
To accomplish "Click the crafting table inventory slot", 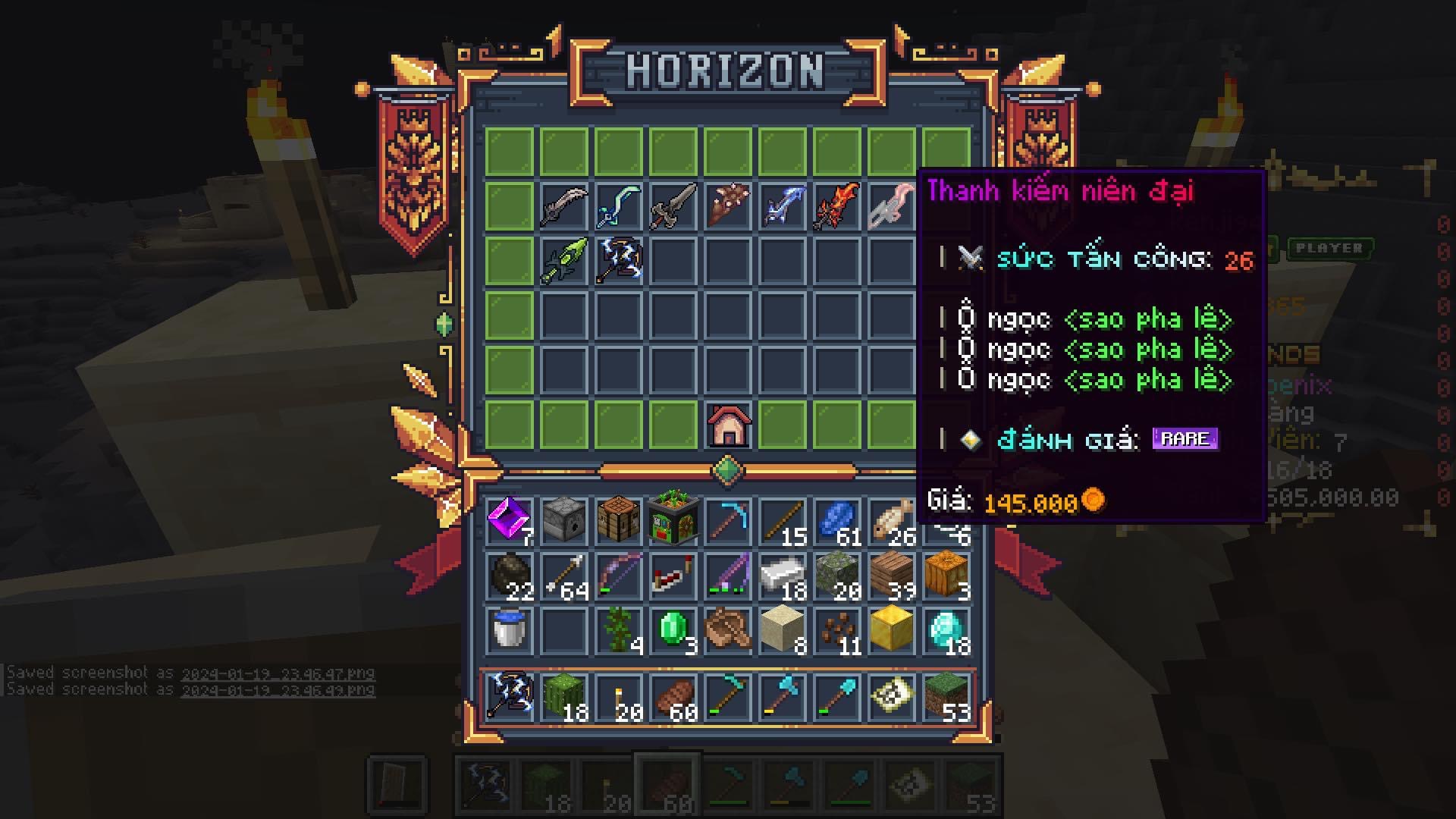I will (x=618, y=520).
